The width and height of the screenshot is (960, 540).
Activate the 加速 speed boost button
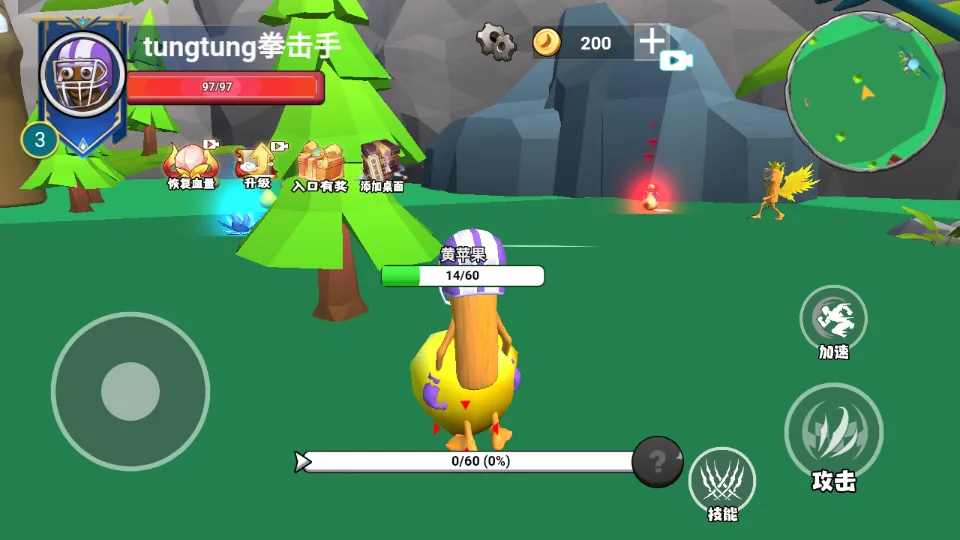[833, 319]
